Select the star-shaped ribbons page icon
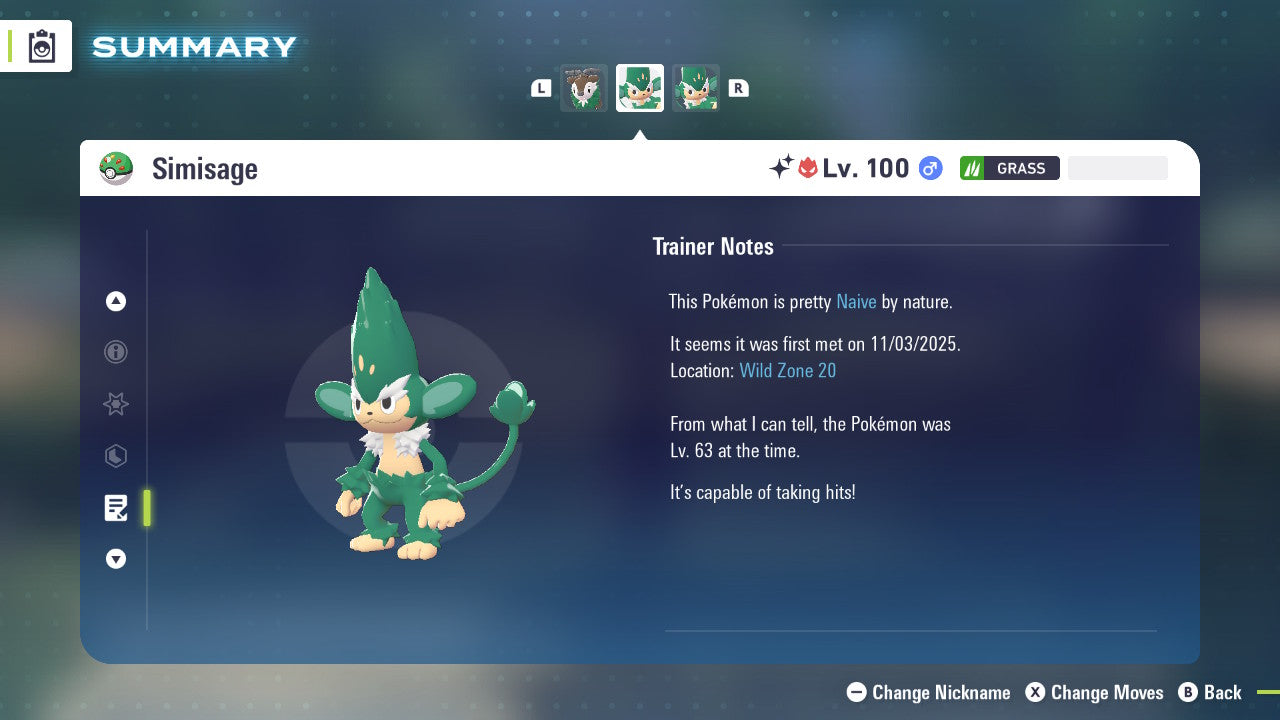Screen dimensions: 1280x720 point(115,404)
